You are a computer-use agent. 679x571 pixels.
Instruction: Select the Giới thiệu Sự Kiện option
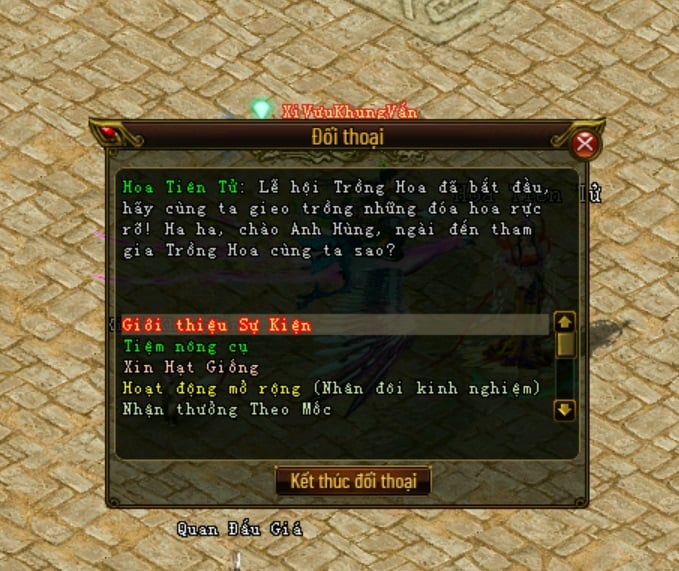coord(217,325)
